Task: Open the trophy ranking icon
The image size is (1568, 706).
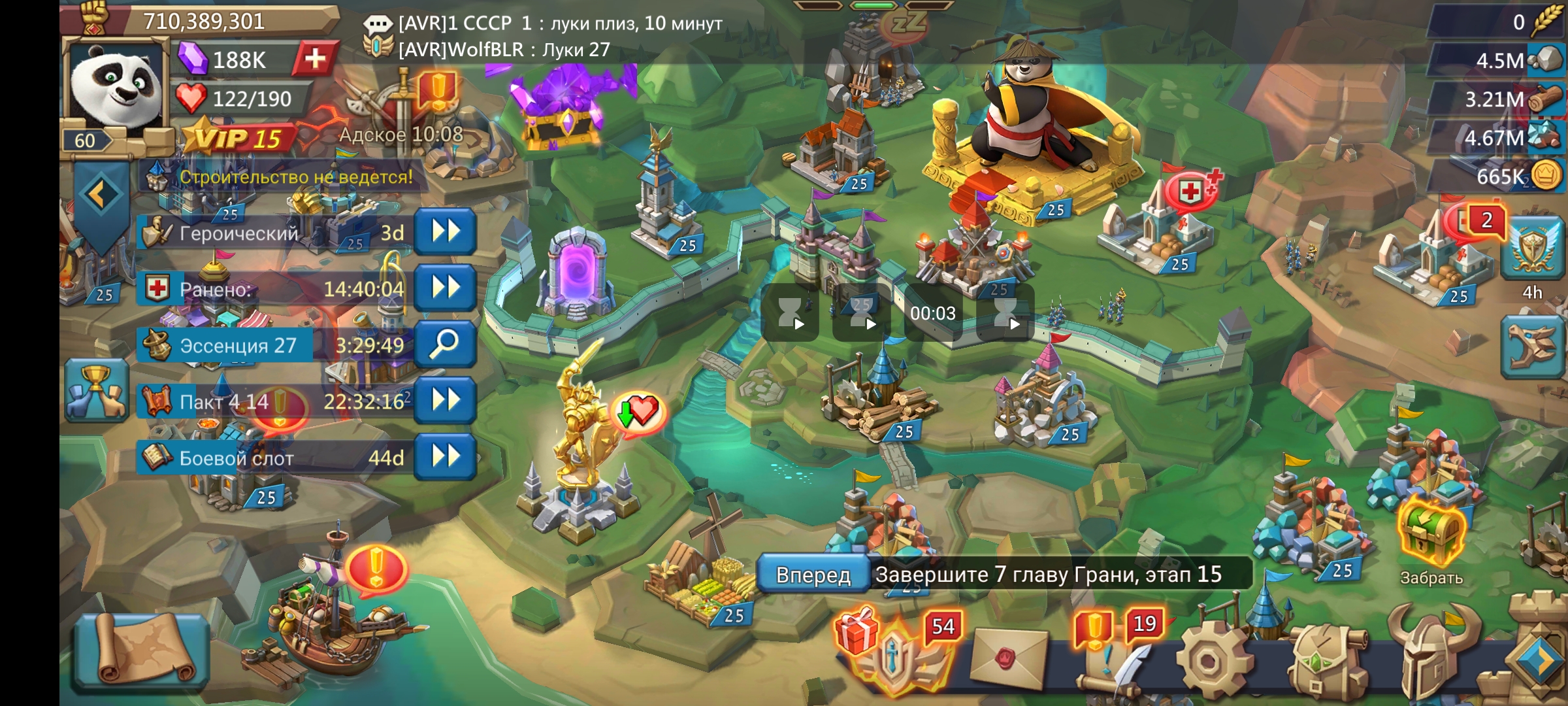Action: pos(96,391)
